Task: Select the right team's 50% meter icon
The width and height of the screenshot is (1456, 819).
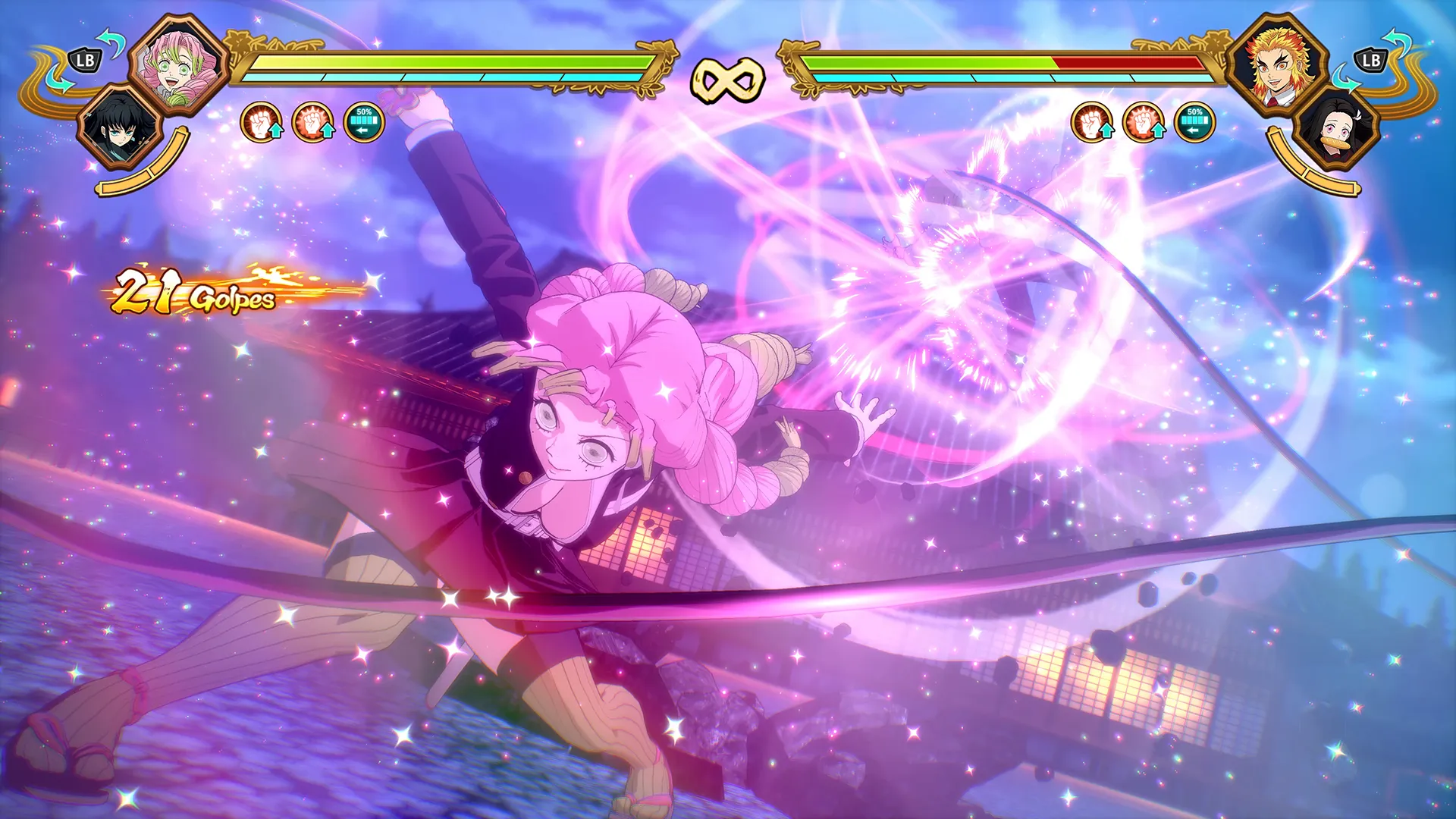Action: pos(1197,120)
